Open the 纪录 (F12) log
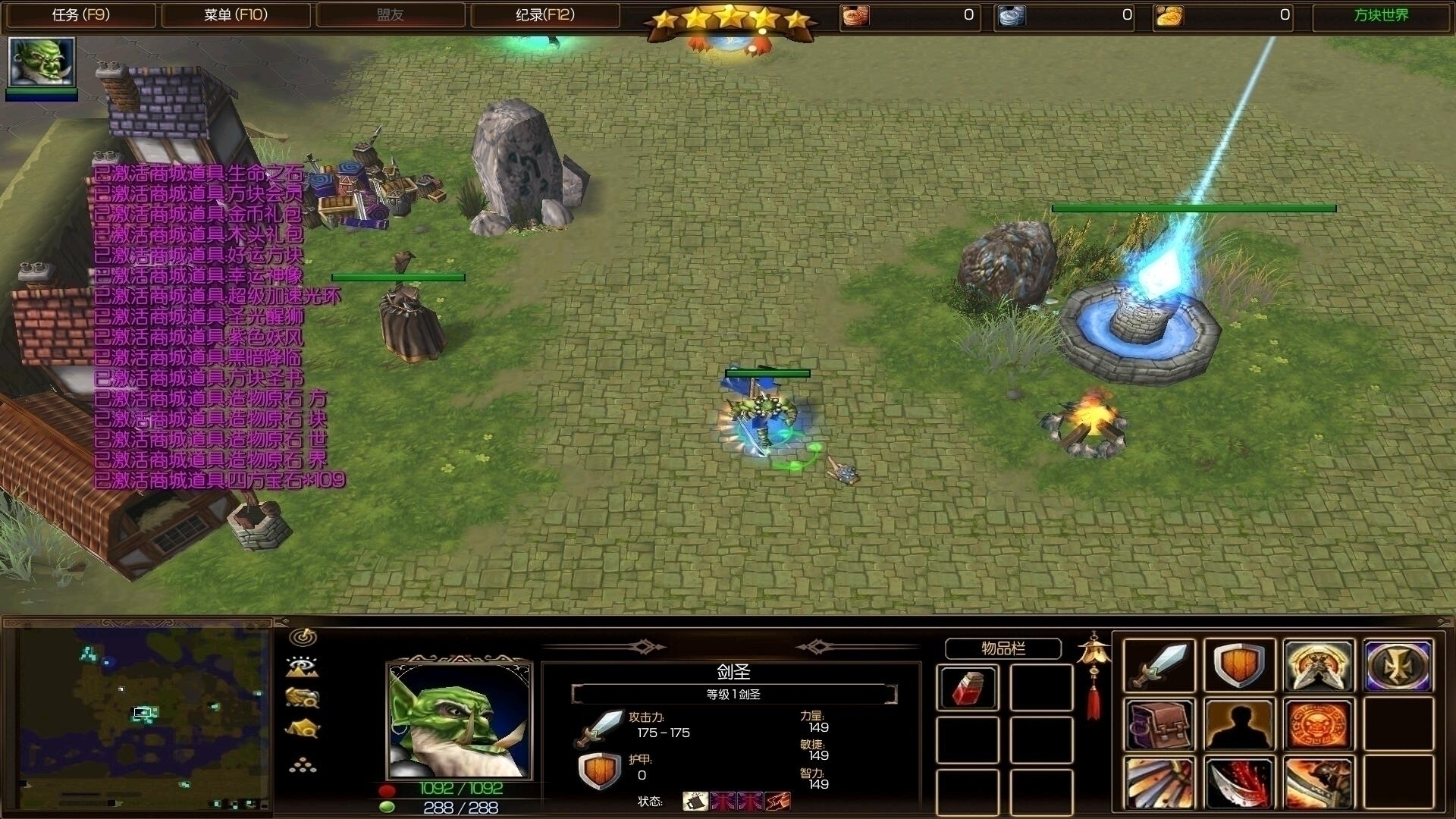Viewport: 1456px width, 819px height. [544, 15]
